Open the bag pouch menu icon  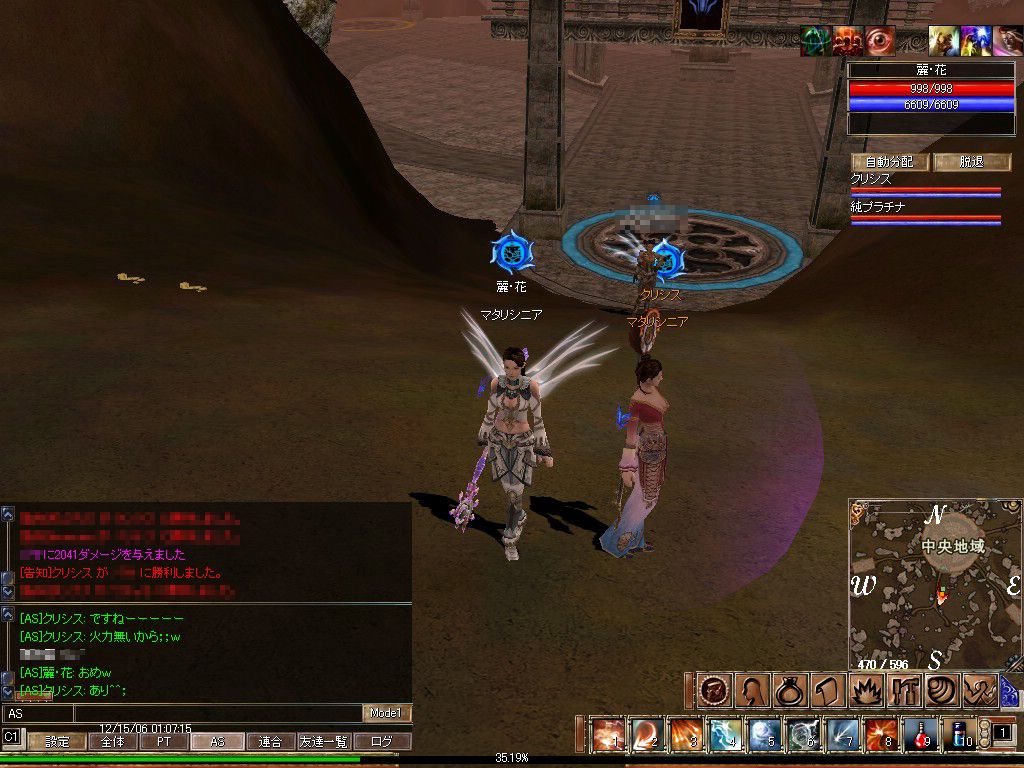(790, 690)
